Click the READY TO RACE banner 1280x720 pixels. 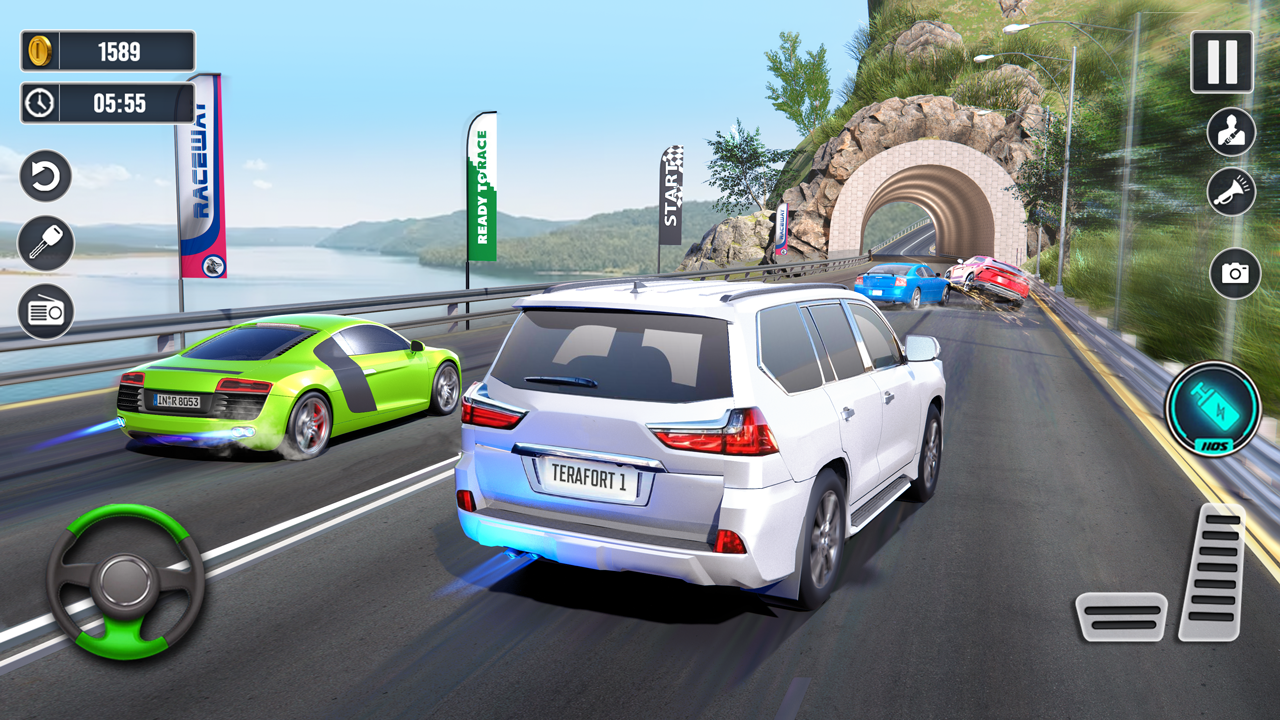[485, 185]
